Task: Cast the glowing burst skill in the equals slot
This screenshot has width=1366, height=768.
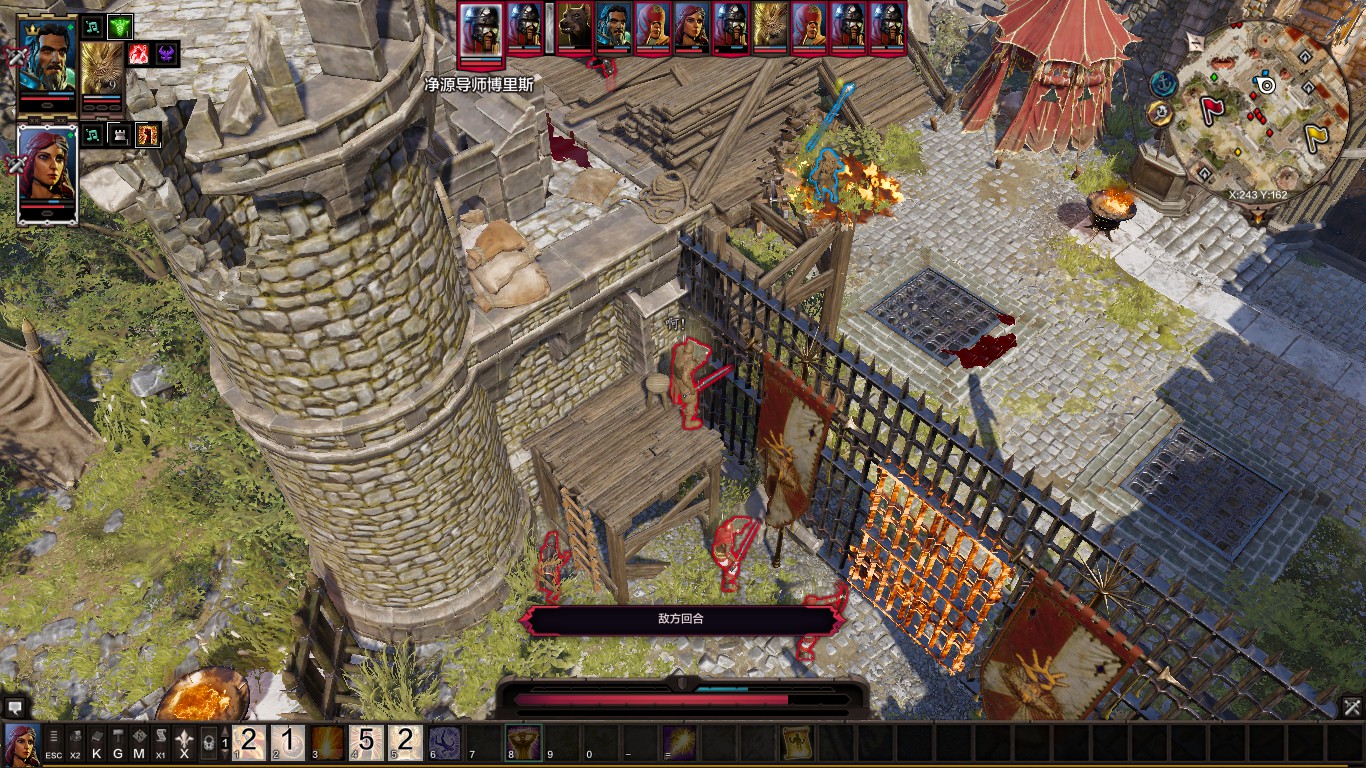Action: pos(680,743)
